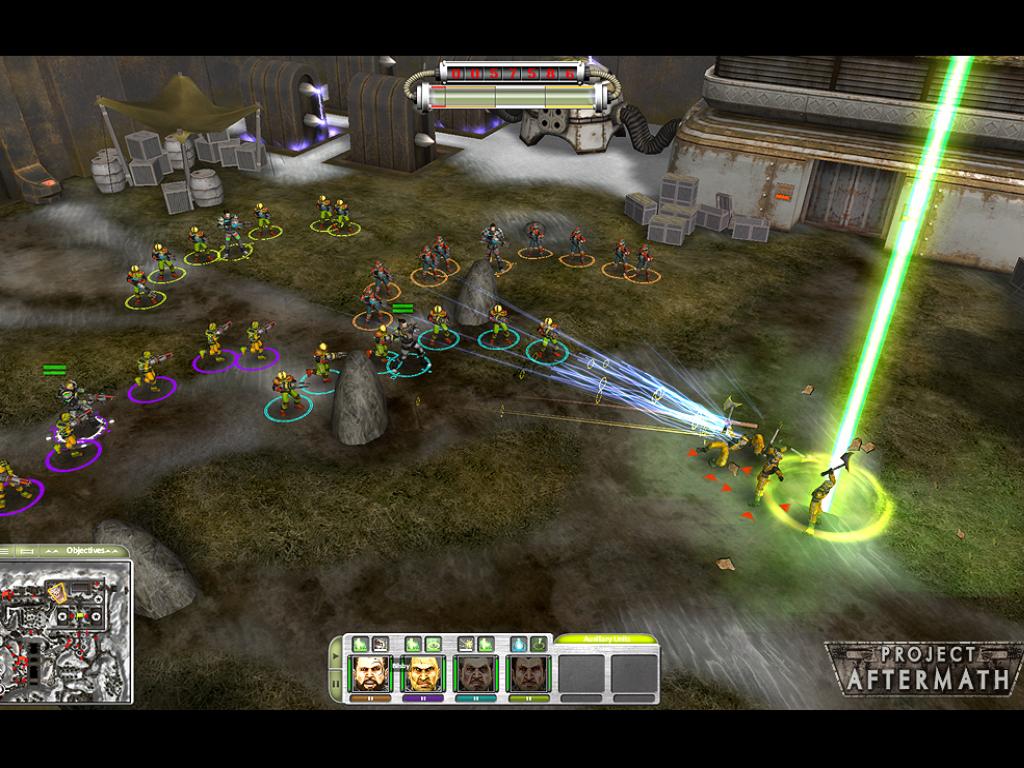The height and width of the screenshot is (768, 1024).
Task: Select the yellow-faced hero portrait
Action: (x=422, y=673)
